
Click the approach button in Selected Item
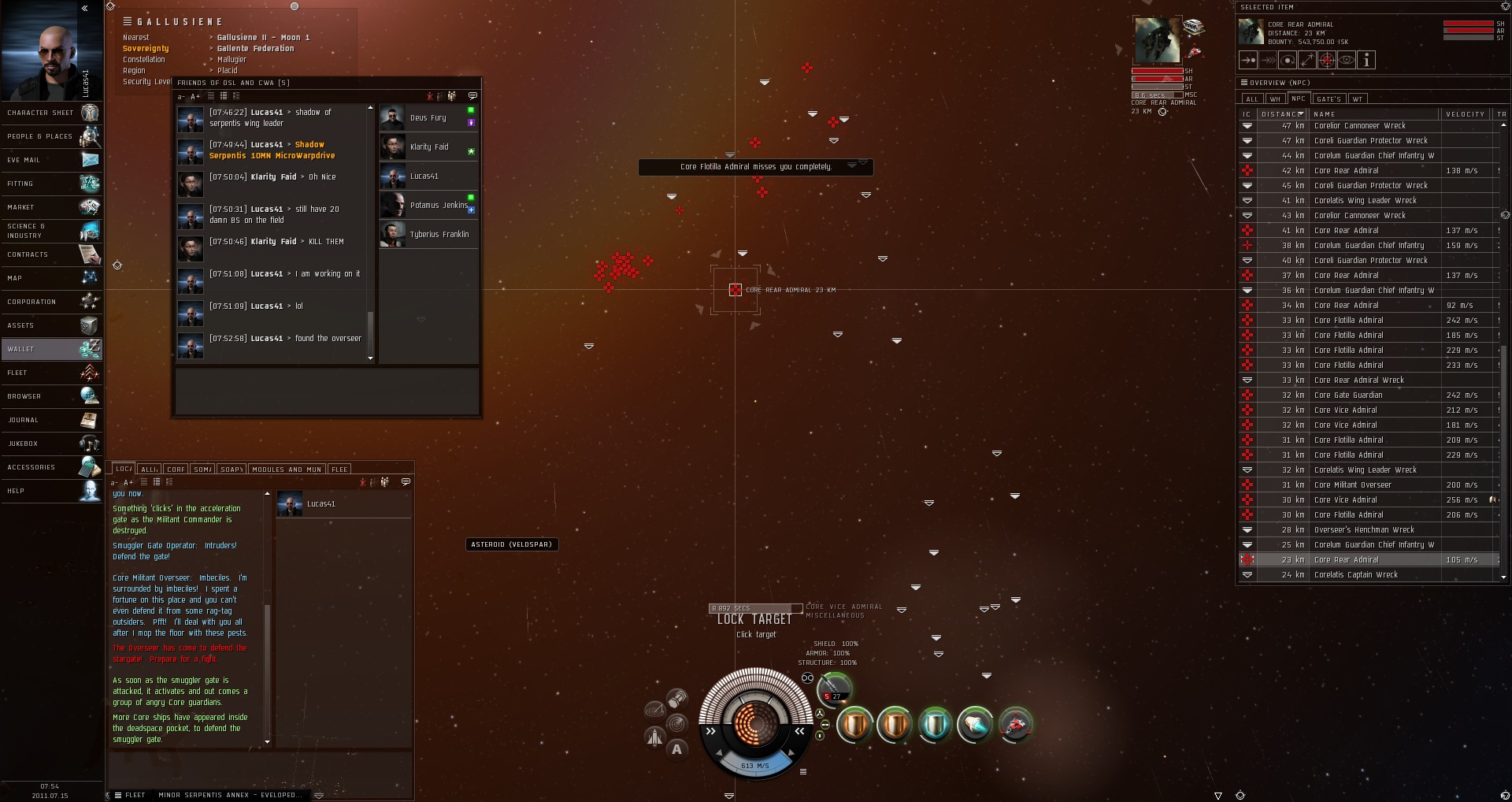pos(1248,60)
